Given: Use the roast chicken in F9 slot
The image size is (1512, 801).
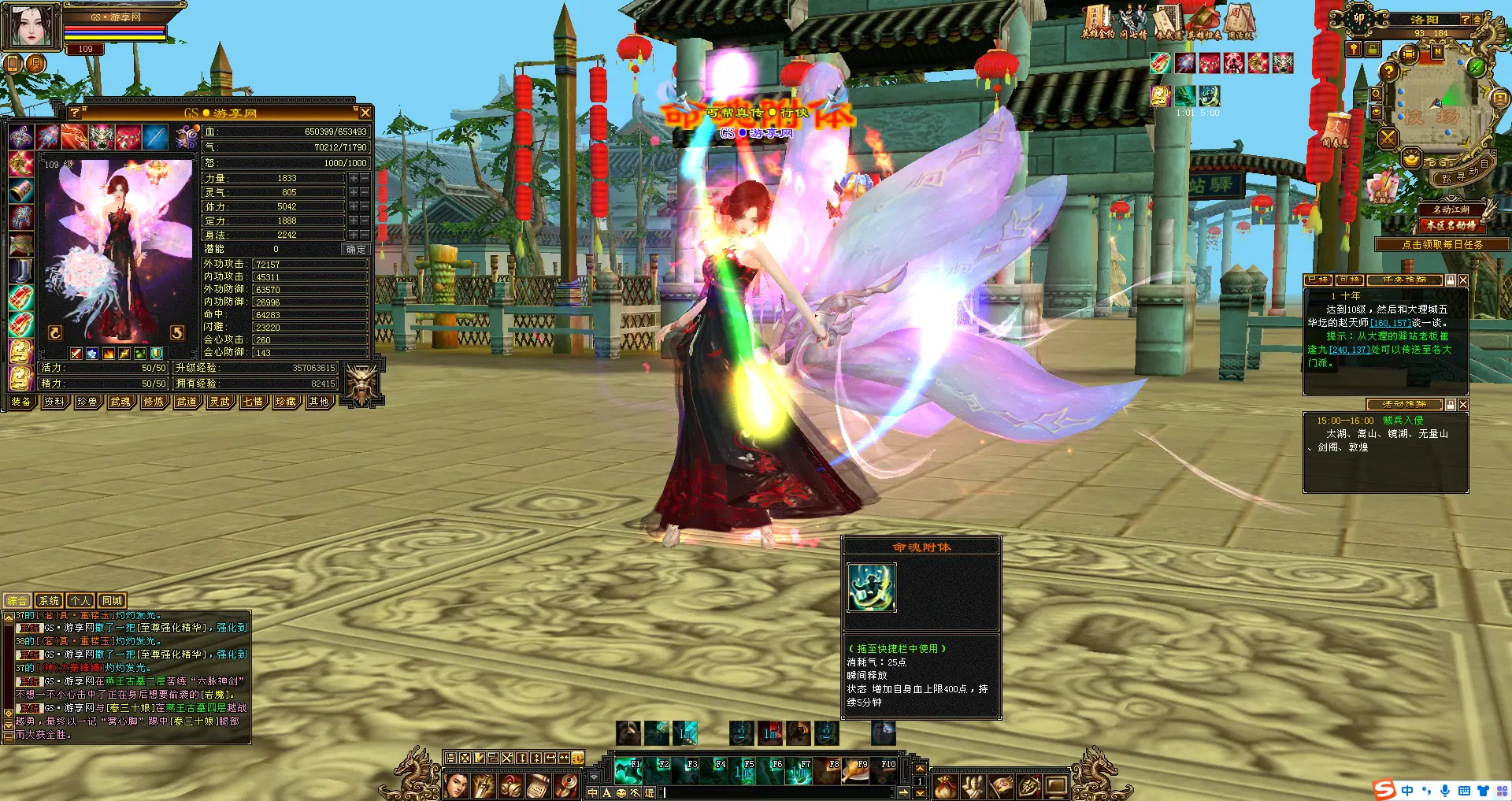Looking at the screenshot, I should pyautogui.click(x=855, y=772).
